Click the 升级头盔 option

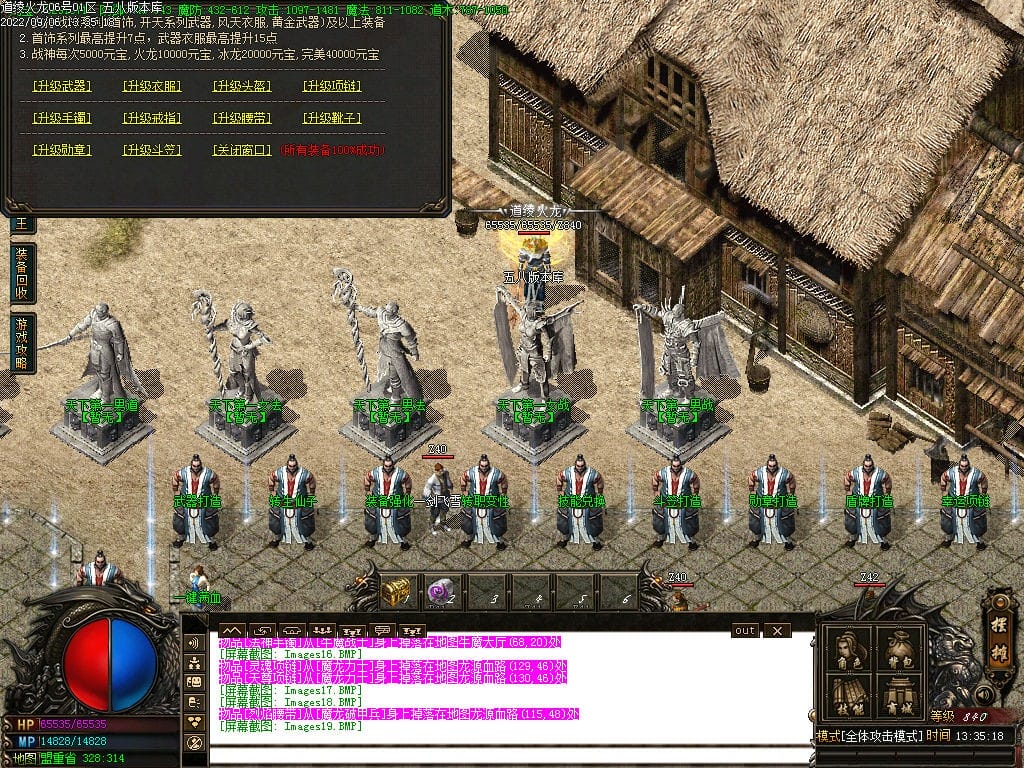(242, 86)
